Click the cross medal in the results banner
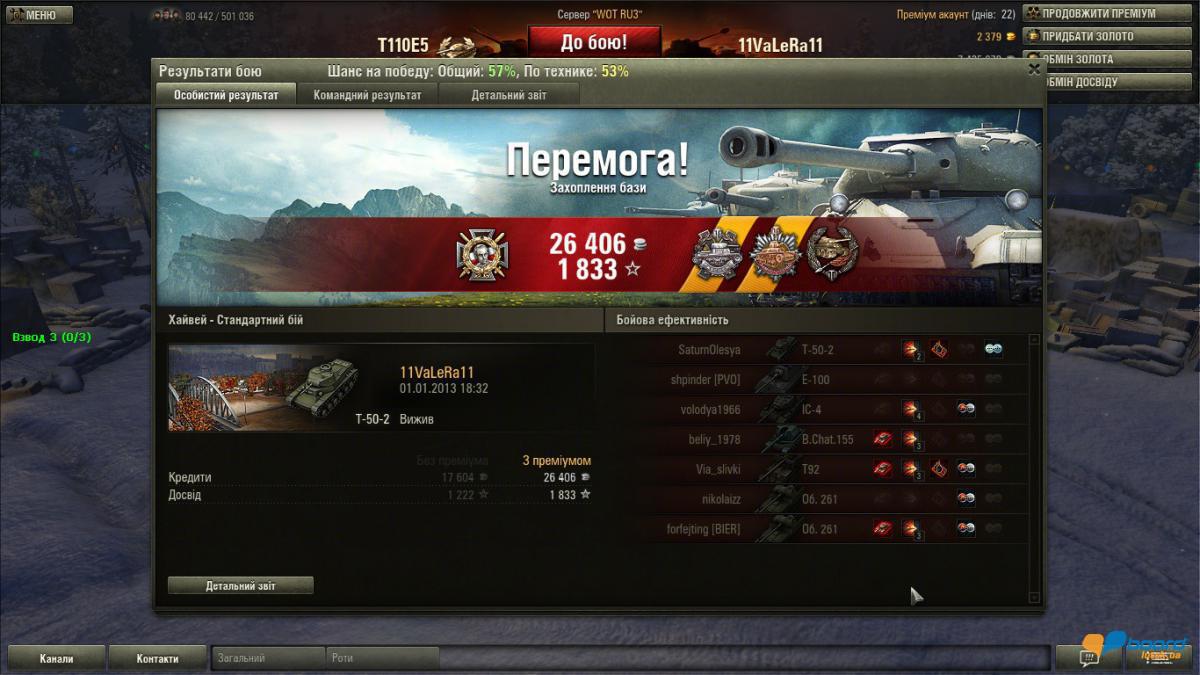 476,254
